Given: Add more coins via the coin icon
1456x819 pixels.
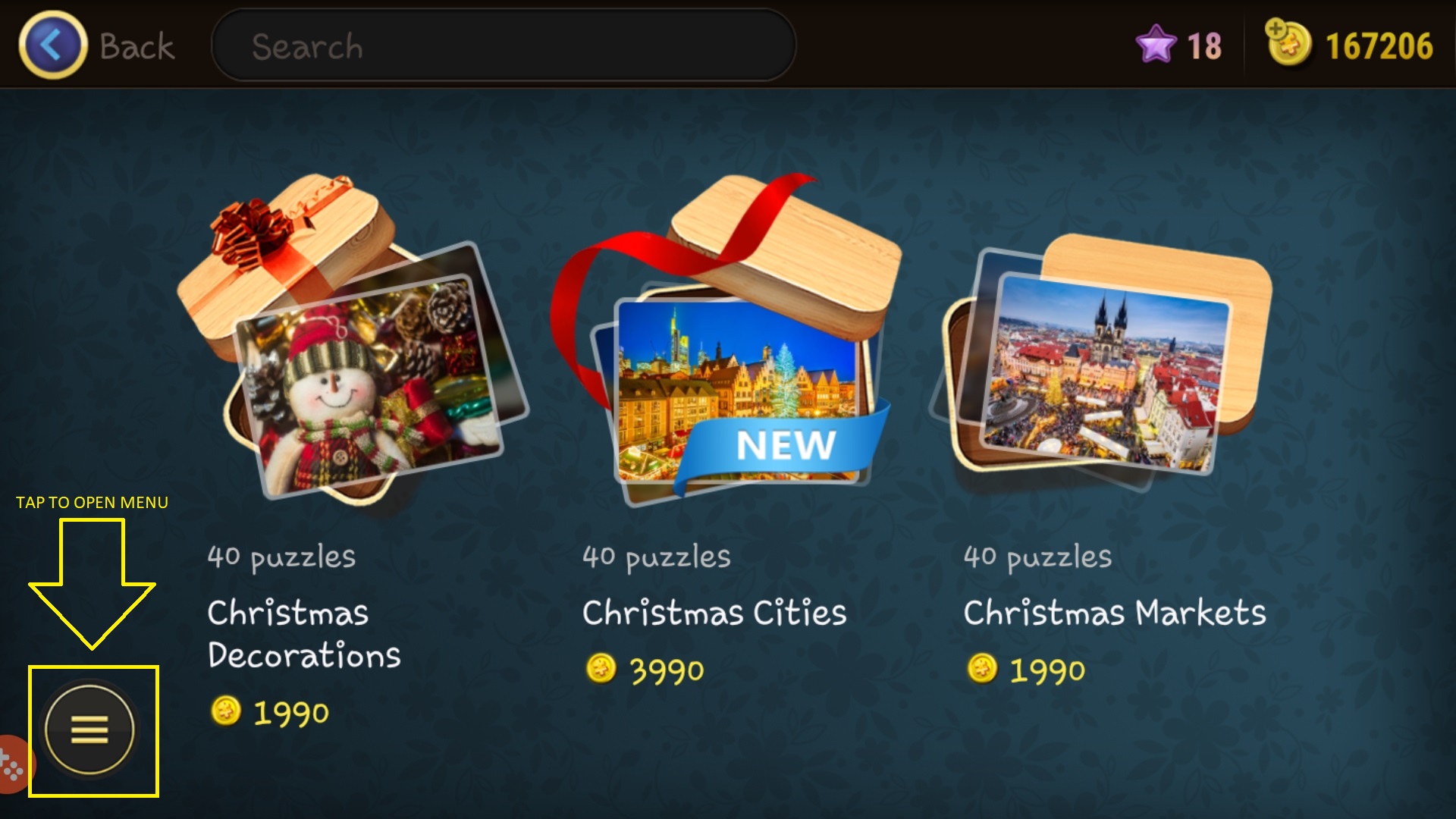Looking at the screenshot, I should point(1288,42).
